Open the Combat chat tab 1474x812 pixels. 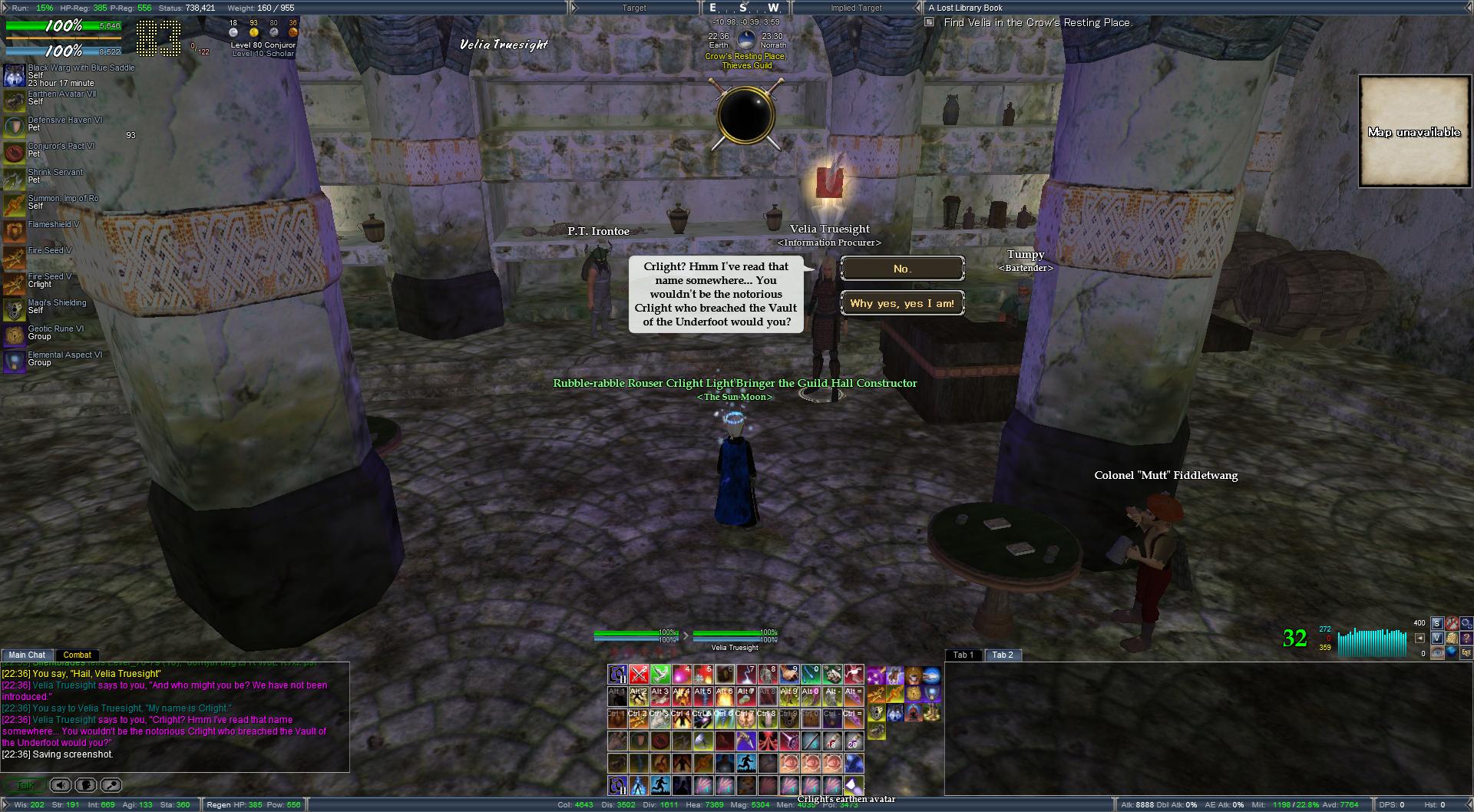click(78, 655)
